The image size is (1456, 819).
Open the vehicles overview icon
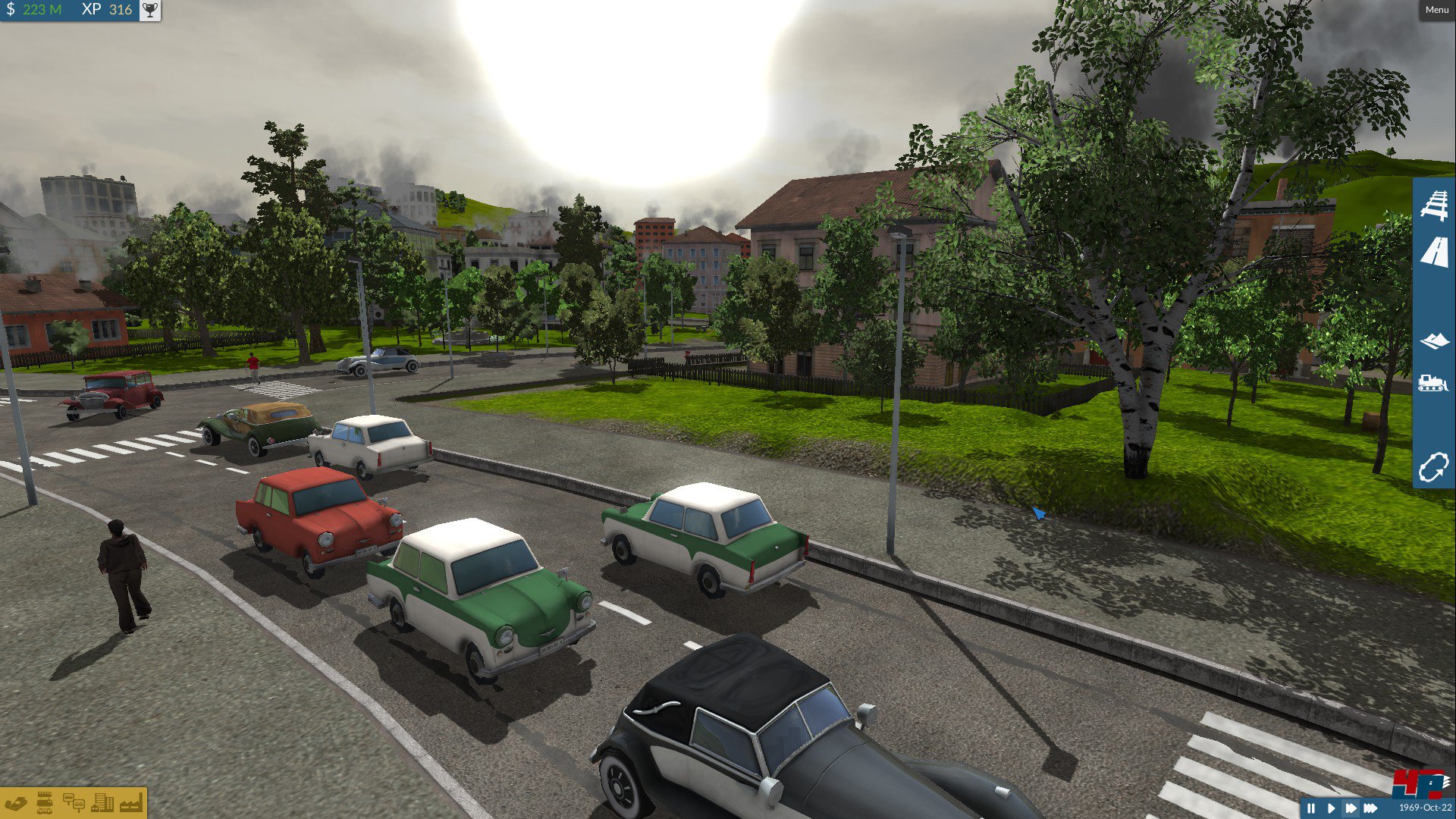point(45,803)
